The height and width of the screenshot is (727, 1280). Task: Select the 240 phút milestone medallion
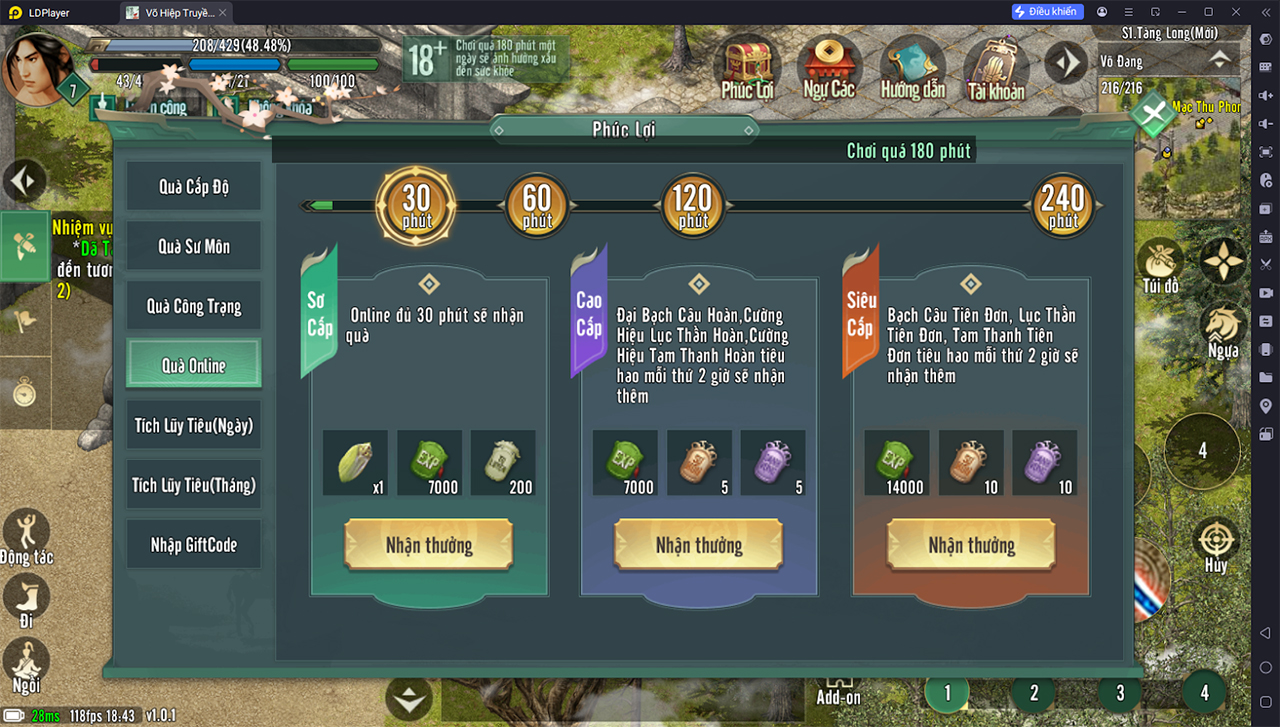[1063, 205]
